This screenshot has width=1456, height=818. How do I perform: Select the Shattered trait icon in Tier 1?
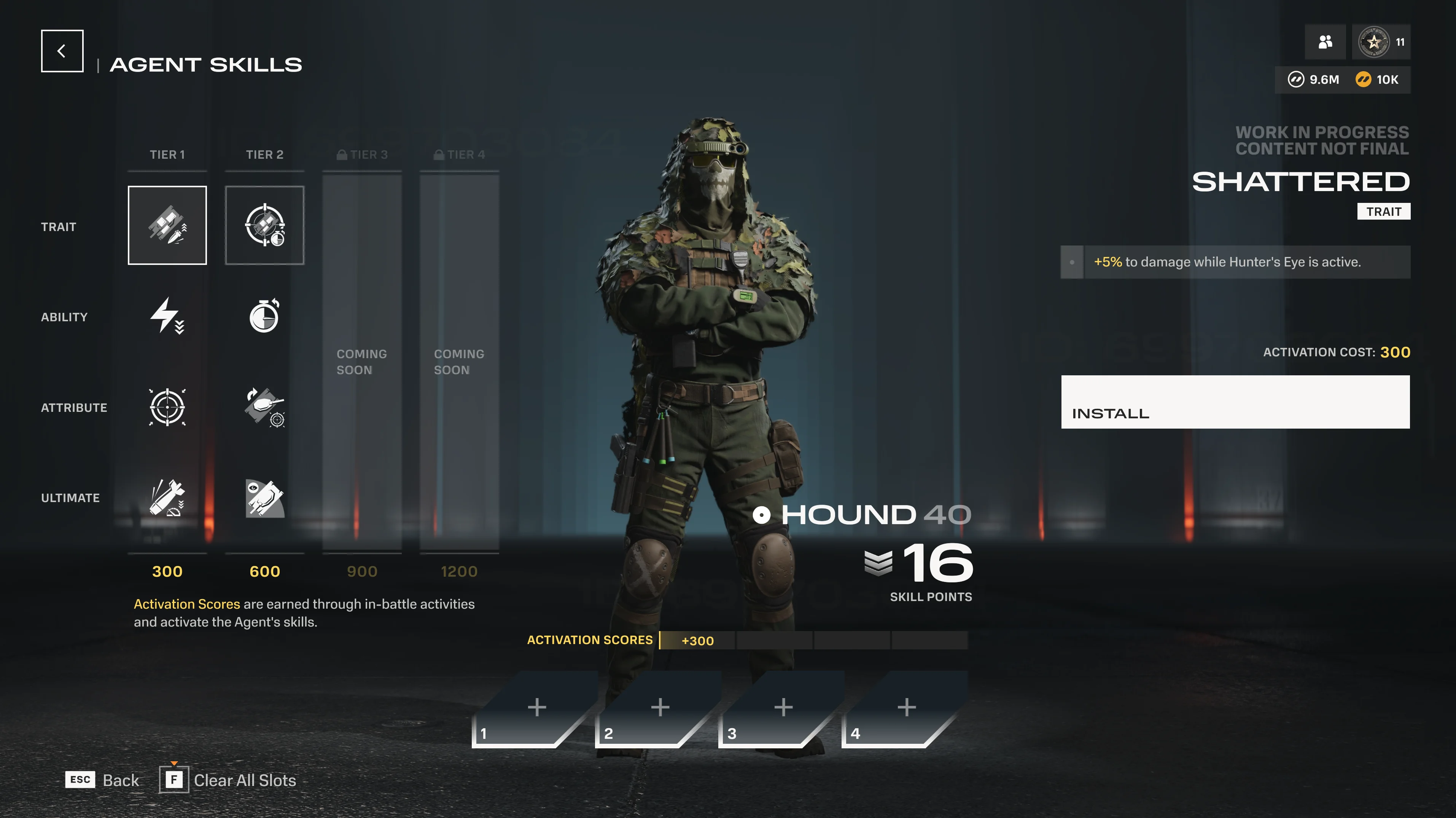tap(167, 225)
